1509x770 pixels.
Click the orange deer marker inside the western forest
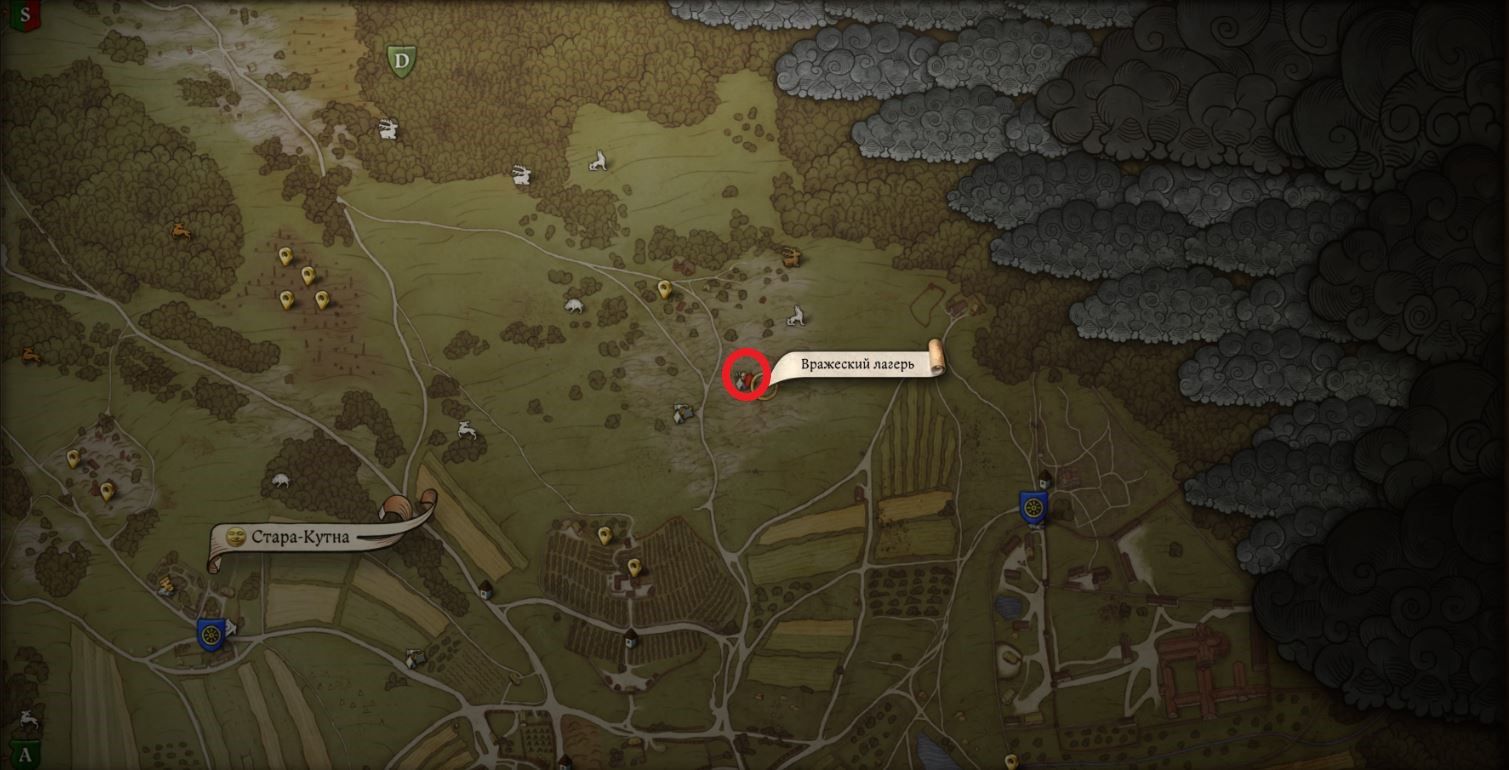tap(182, 231)
